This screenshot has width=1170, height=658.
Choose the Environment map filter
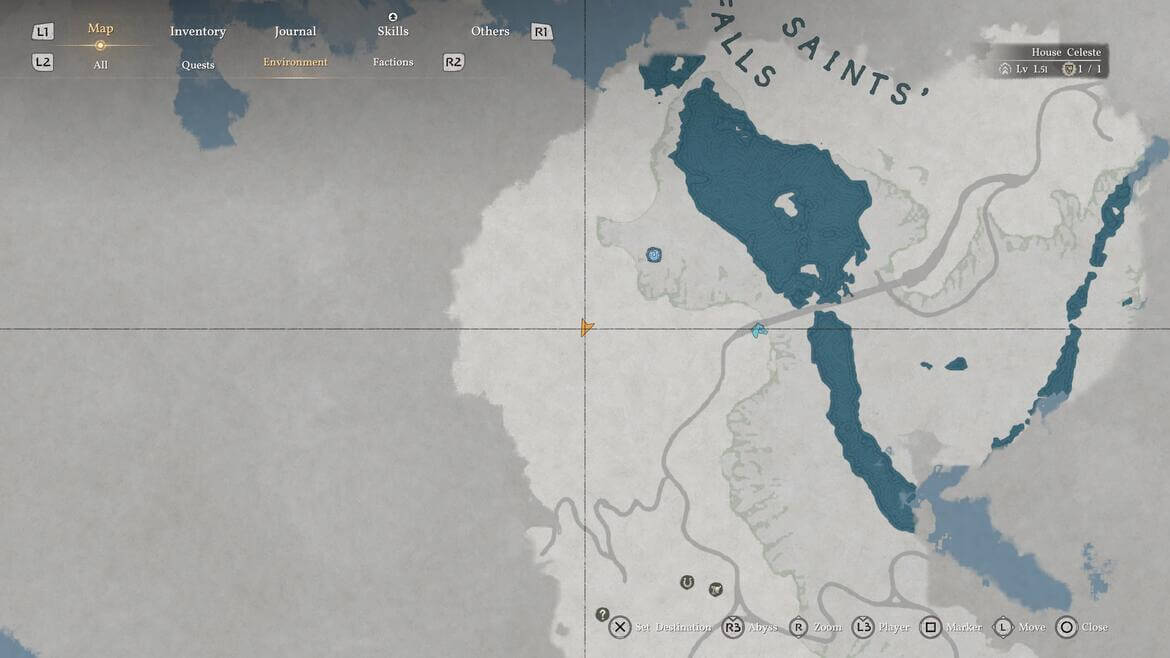[x=295, y=62]
